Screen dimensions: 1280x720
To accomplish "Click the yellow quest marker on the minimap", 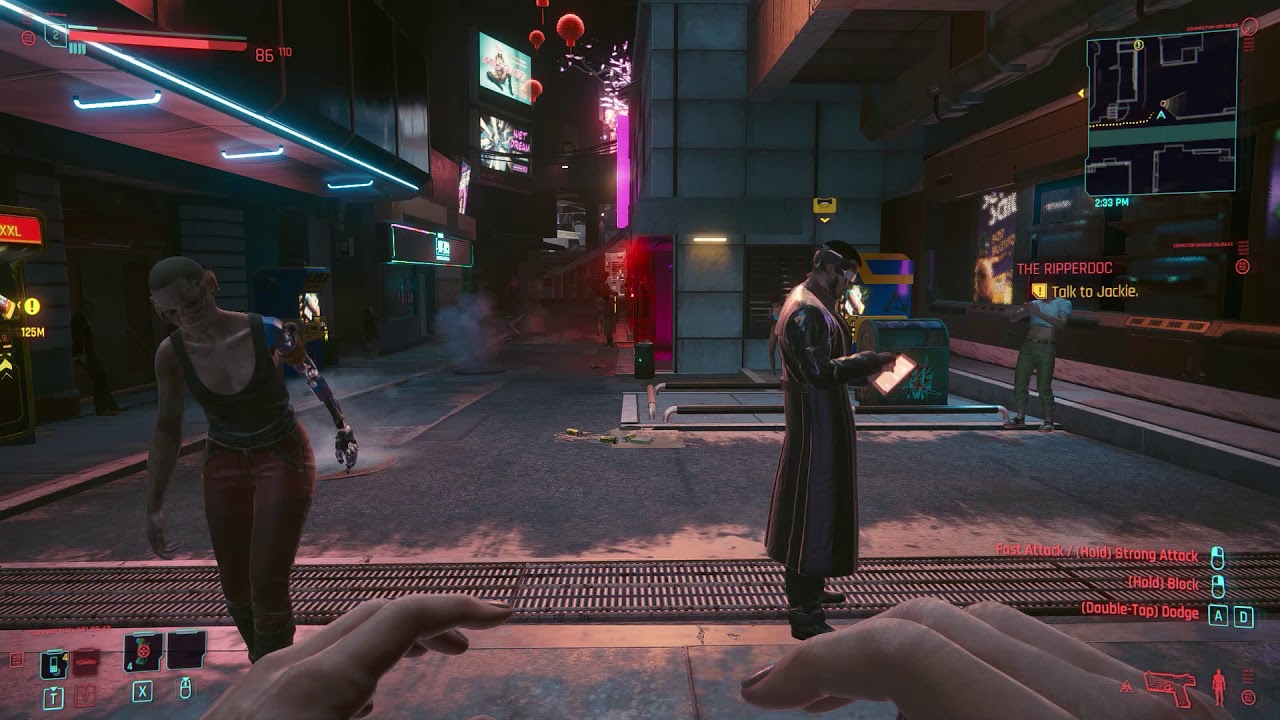I will (1138, 45).
